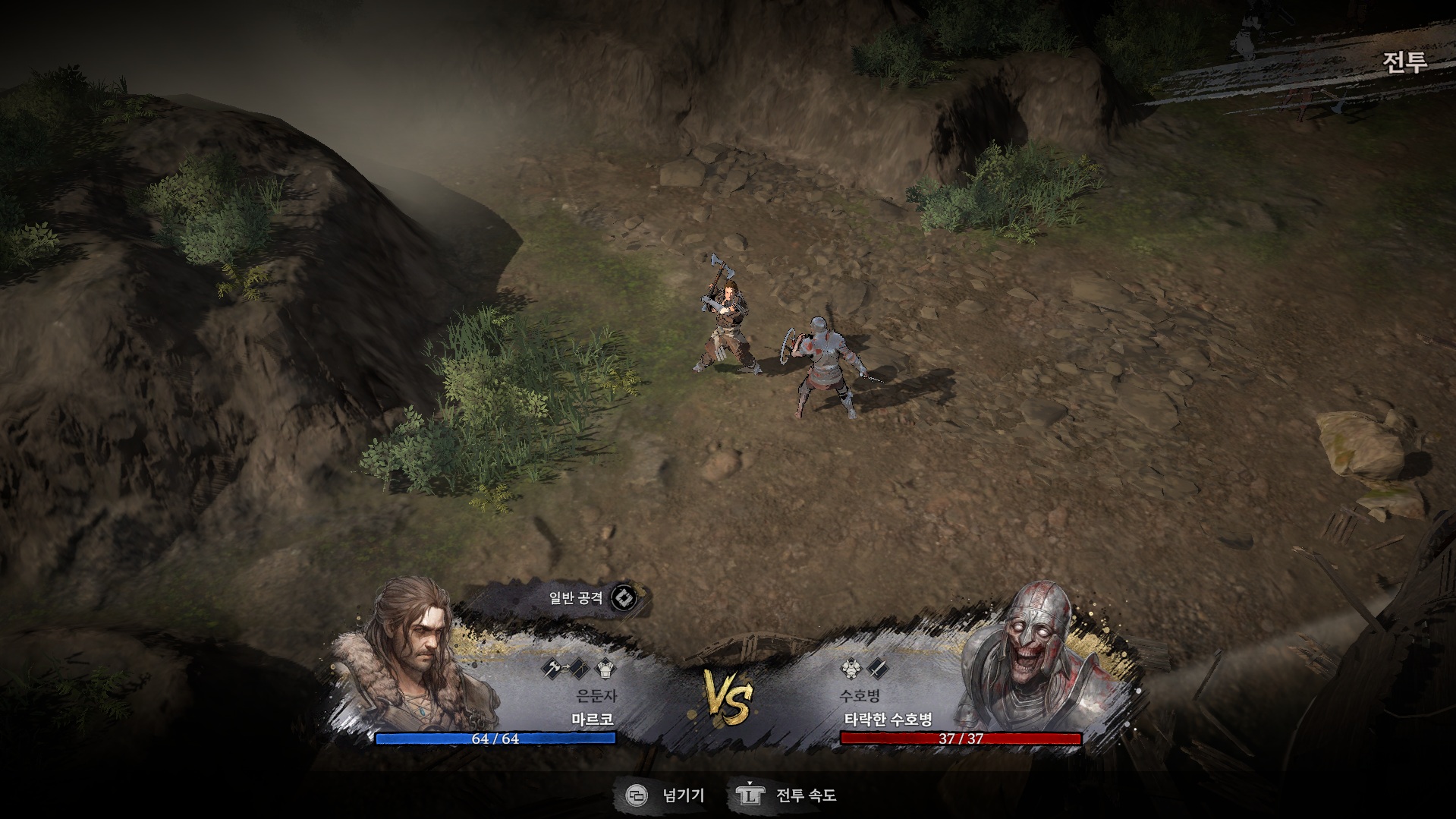Image resolution: width=1456 pixels, height=819 pixels.
Task: Inspect the enemy guard's sword icon
Action: (x=876, y=669)
